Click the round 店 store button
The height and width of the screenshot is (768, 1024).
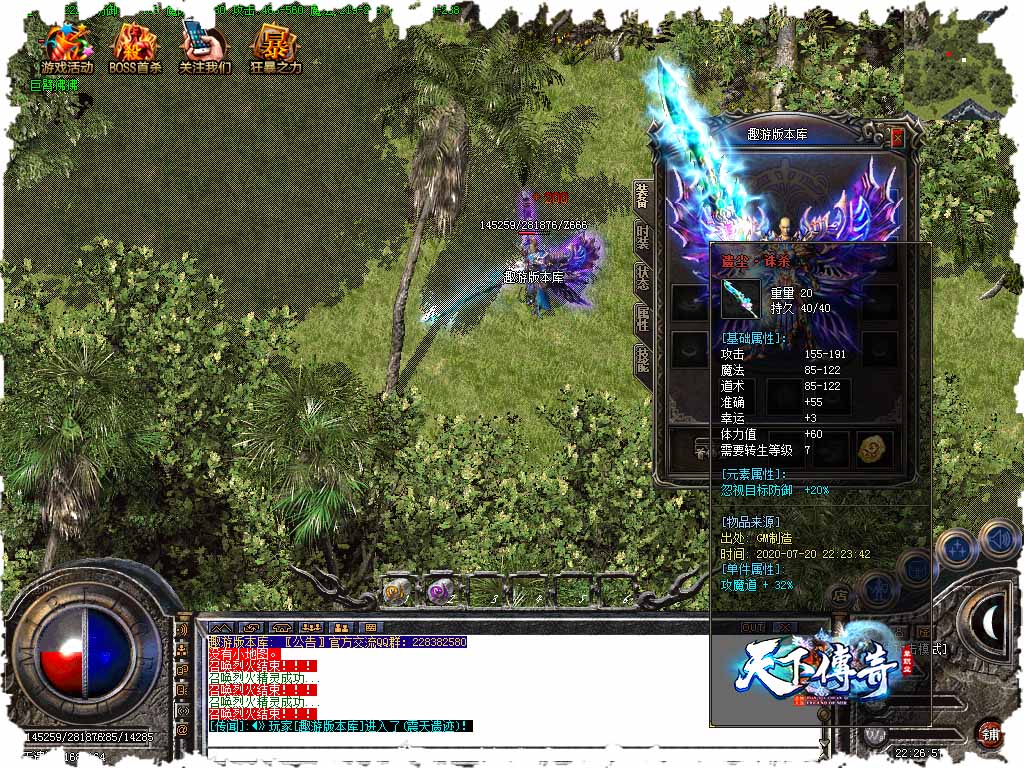[842, 595]
